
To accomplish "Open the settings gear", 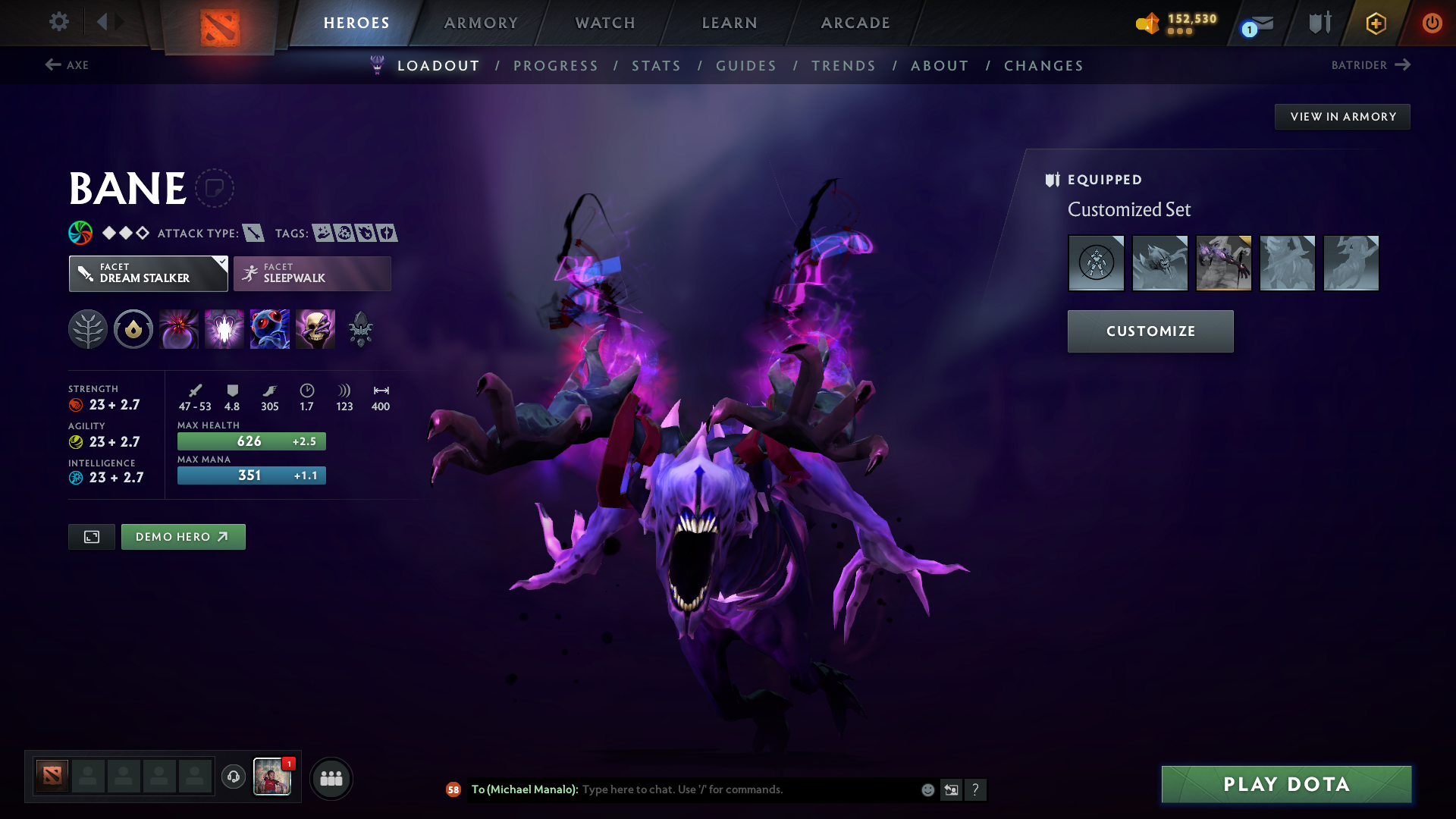I will (x=59, y=23).
